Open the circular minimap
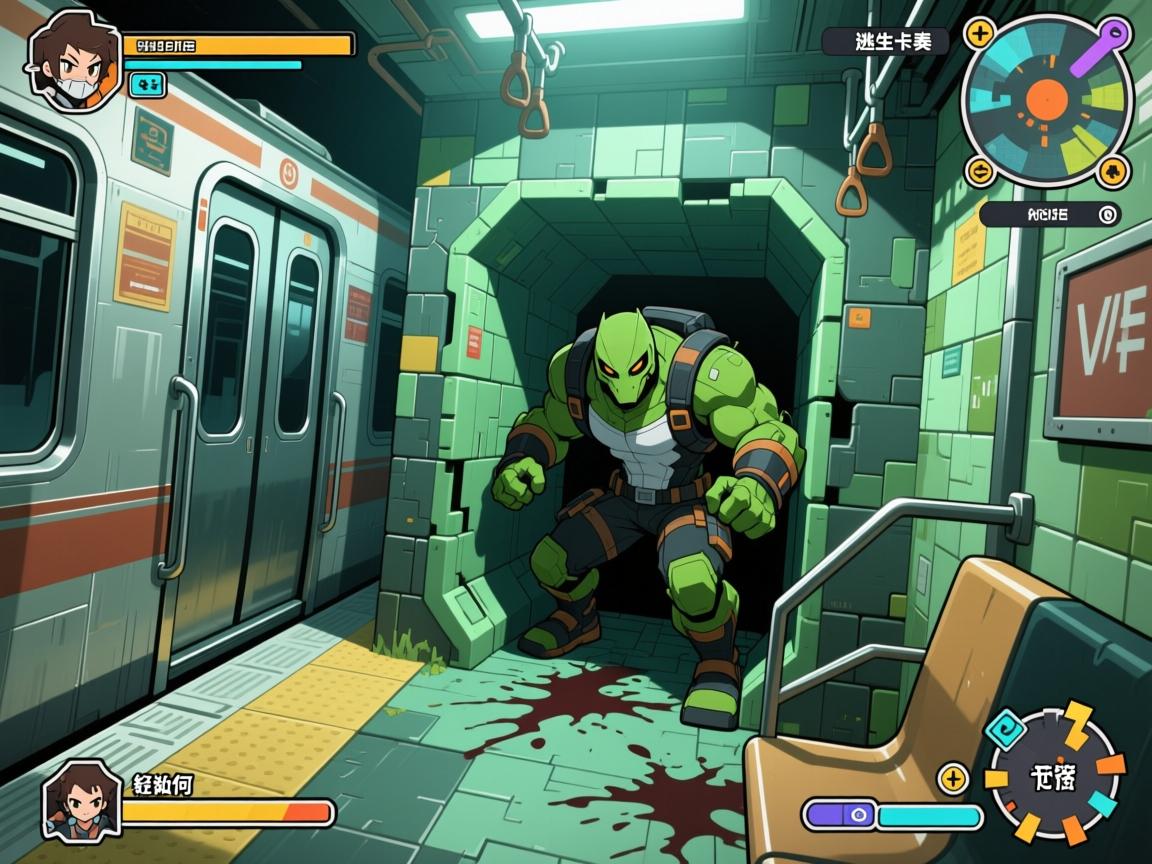 coord(1046,100)
